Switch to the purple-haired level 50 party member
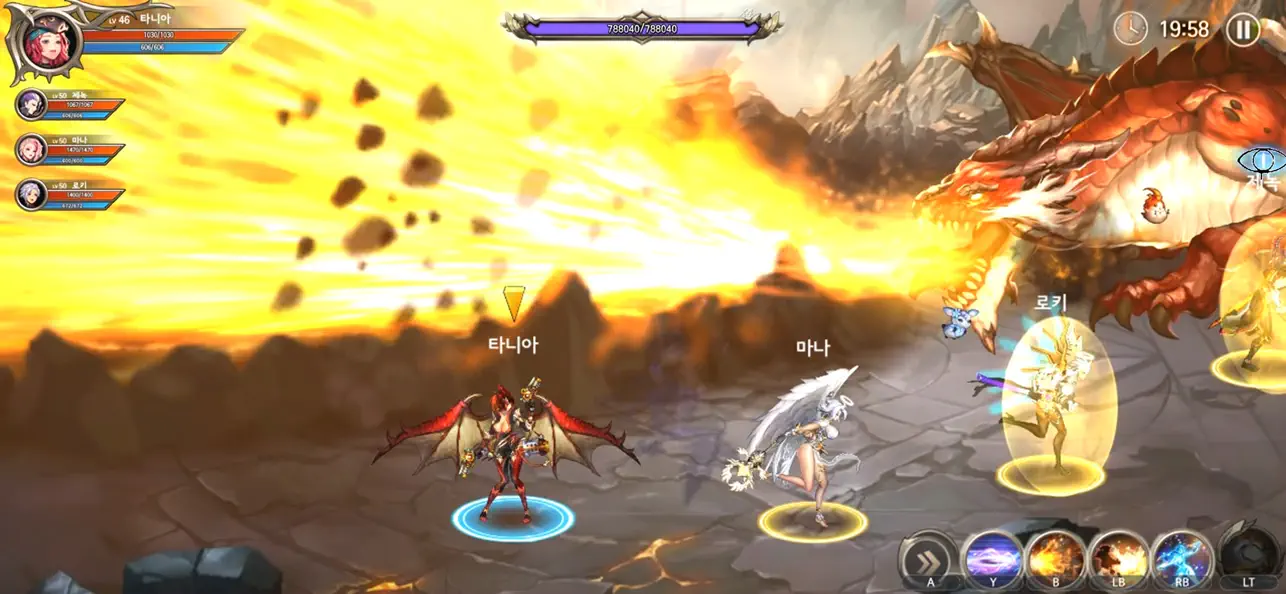Viewport: 1286px width, 594px height. [x=31, y=104]
